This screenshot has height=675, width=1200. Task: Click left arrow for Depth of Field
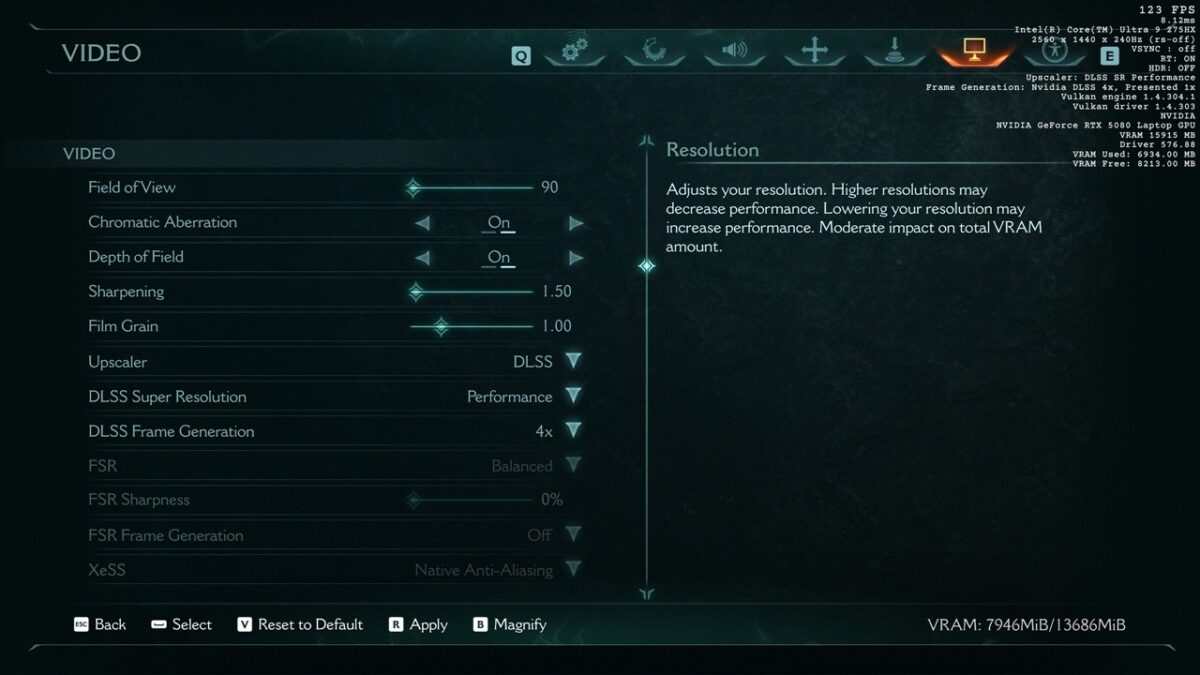pyautogui.click(x=422, y=258)
